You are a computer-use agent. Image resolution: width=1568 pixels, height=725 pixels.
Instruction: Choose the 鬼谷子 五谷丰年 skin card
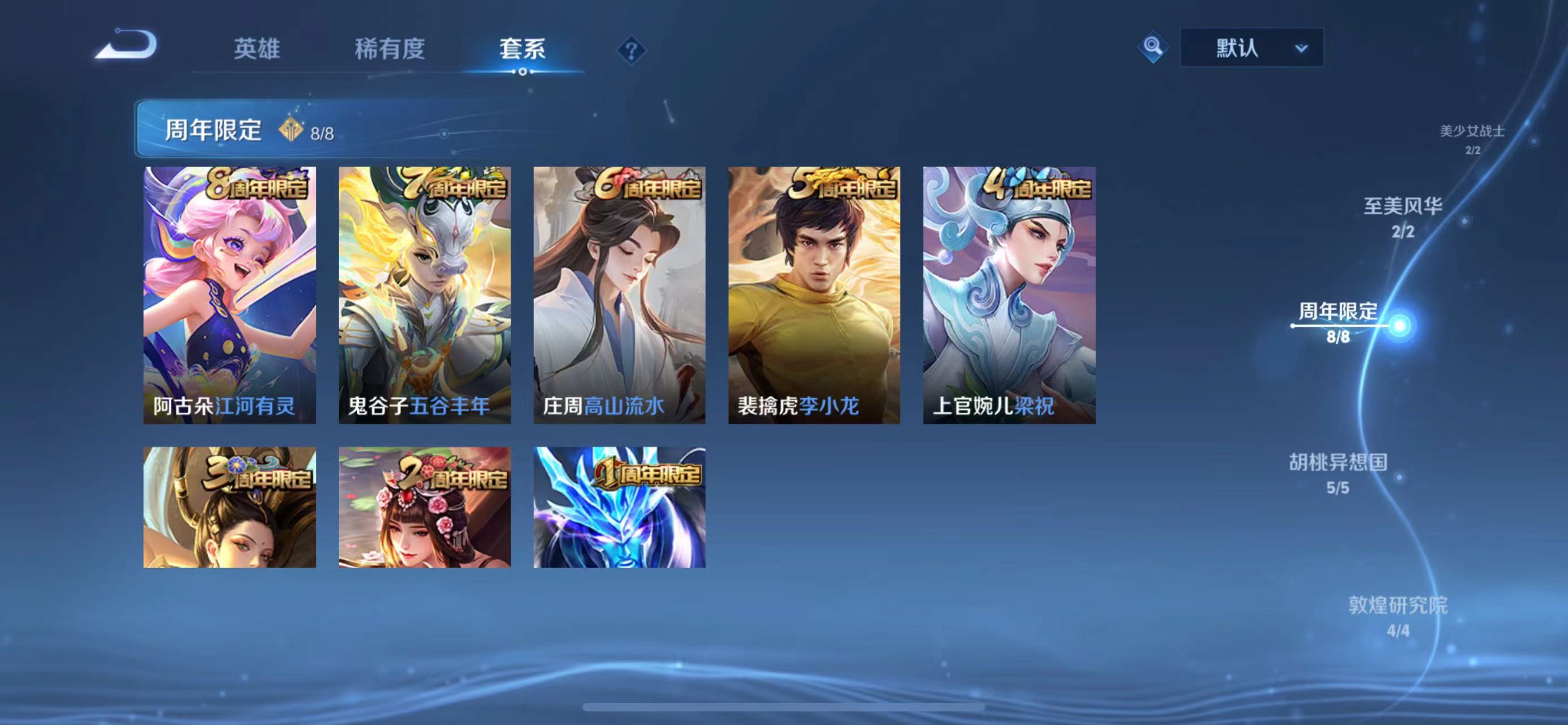(424, 295)
